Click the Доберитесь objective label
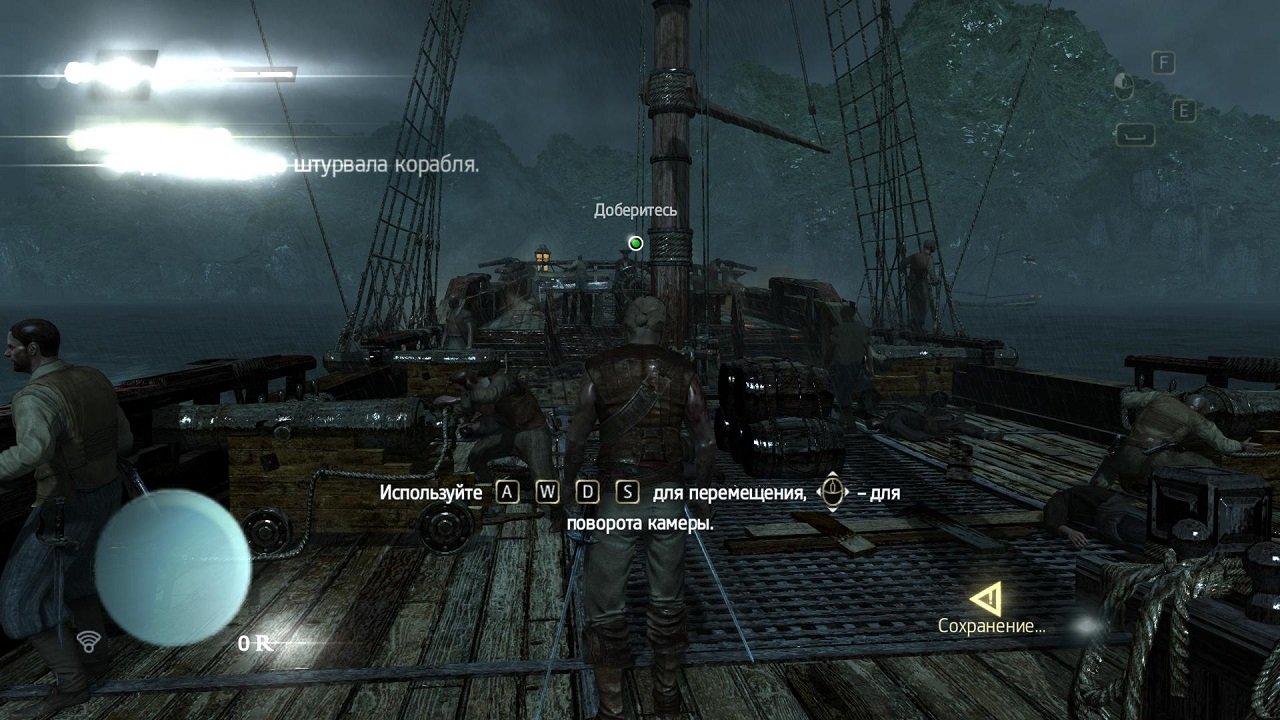The height and width of the screenshot is (720, 1280). (635, 212)
